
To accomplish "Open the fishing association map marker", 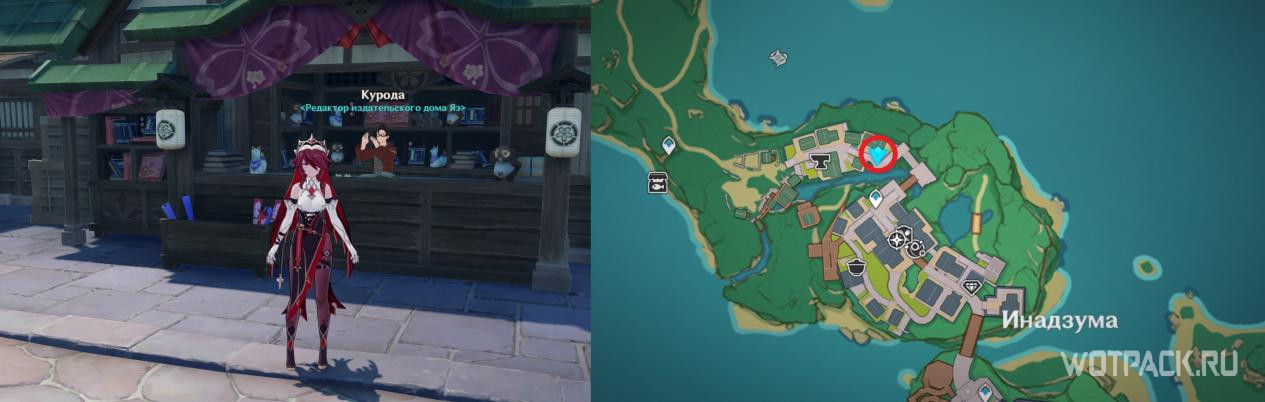I will coord(658,182).
